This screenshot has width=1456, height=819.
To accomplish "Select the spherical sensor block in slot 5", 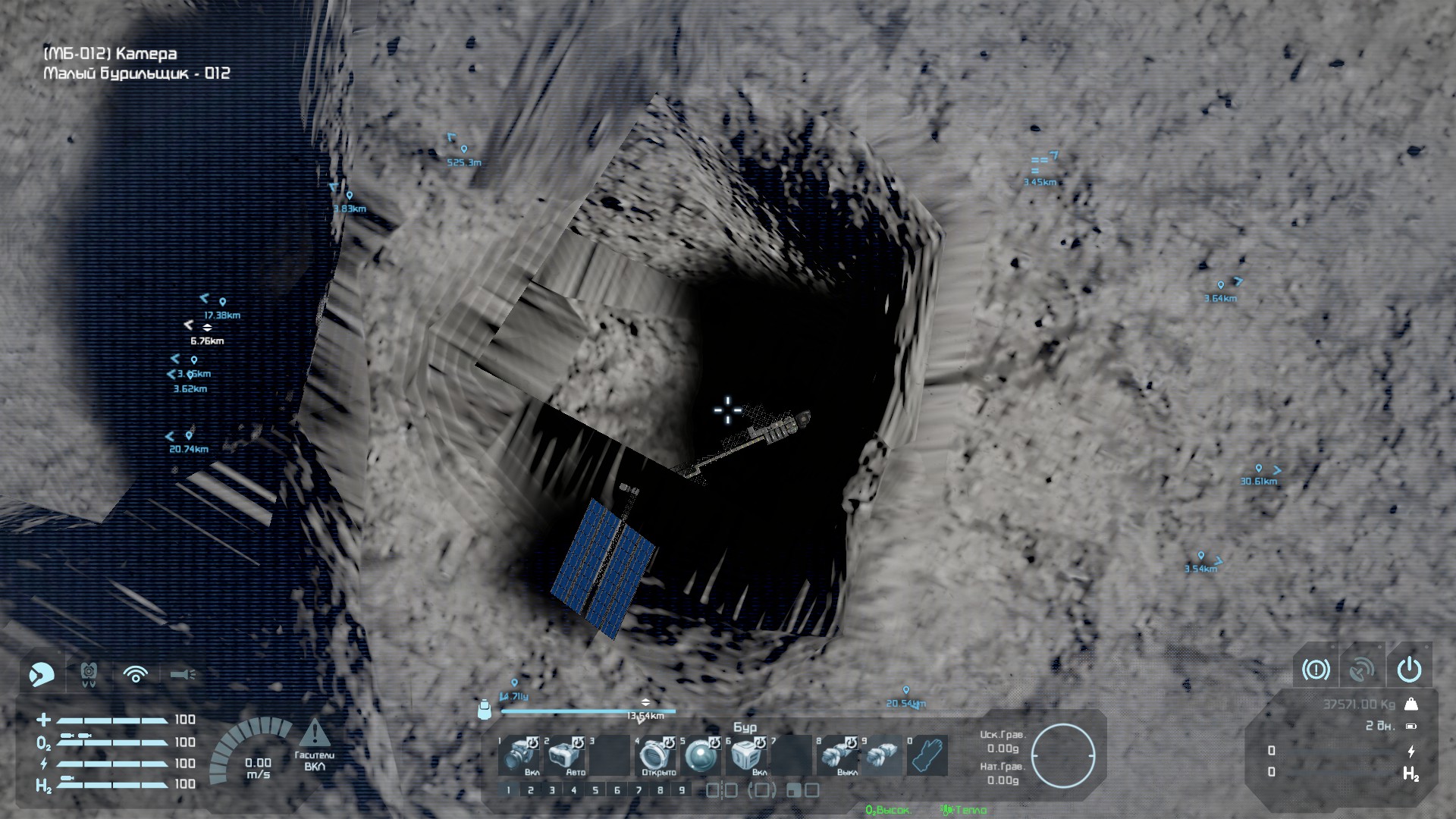I will pos(701,755).
